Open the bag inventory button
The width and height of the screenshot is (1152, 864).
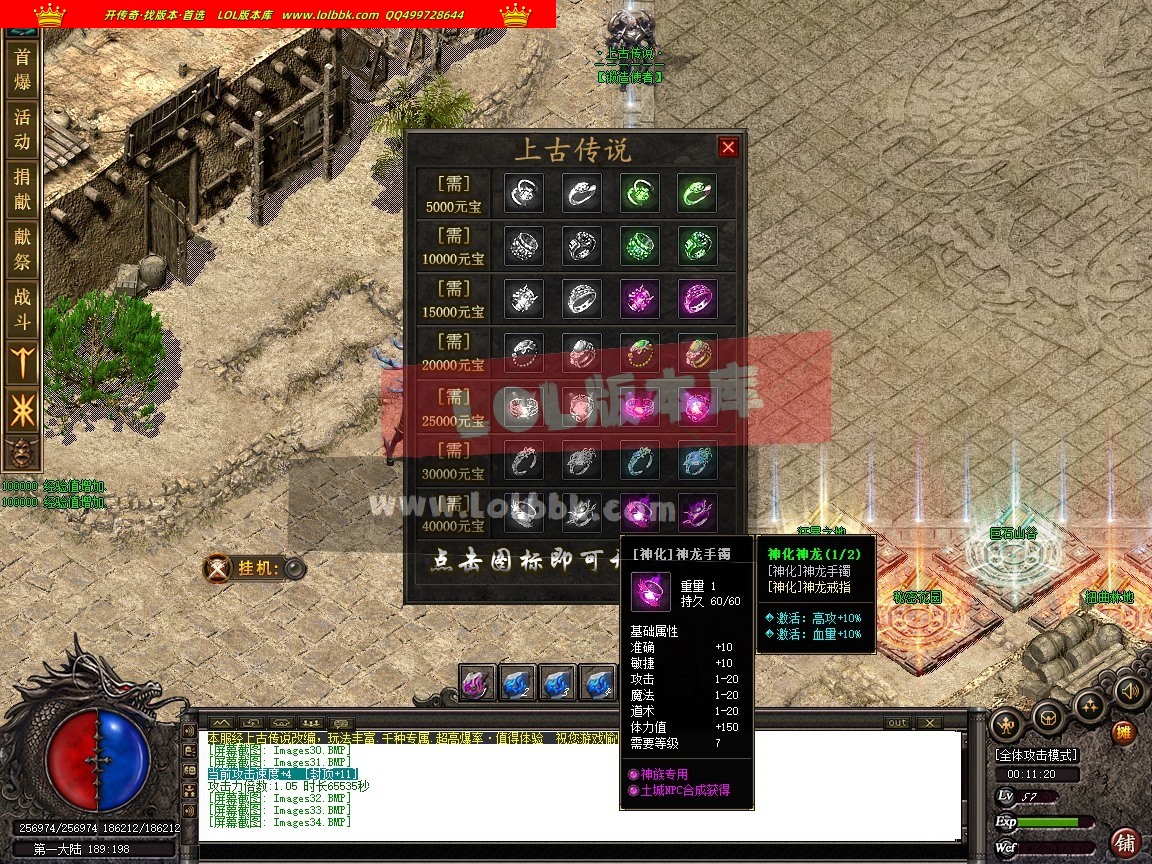(1048, 716)
